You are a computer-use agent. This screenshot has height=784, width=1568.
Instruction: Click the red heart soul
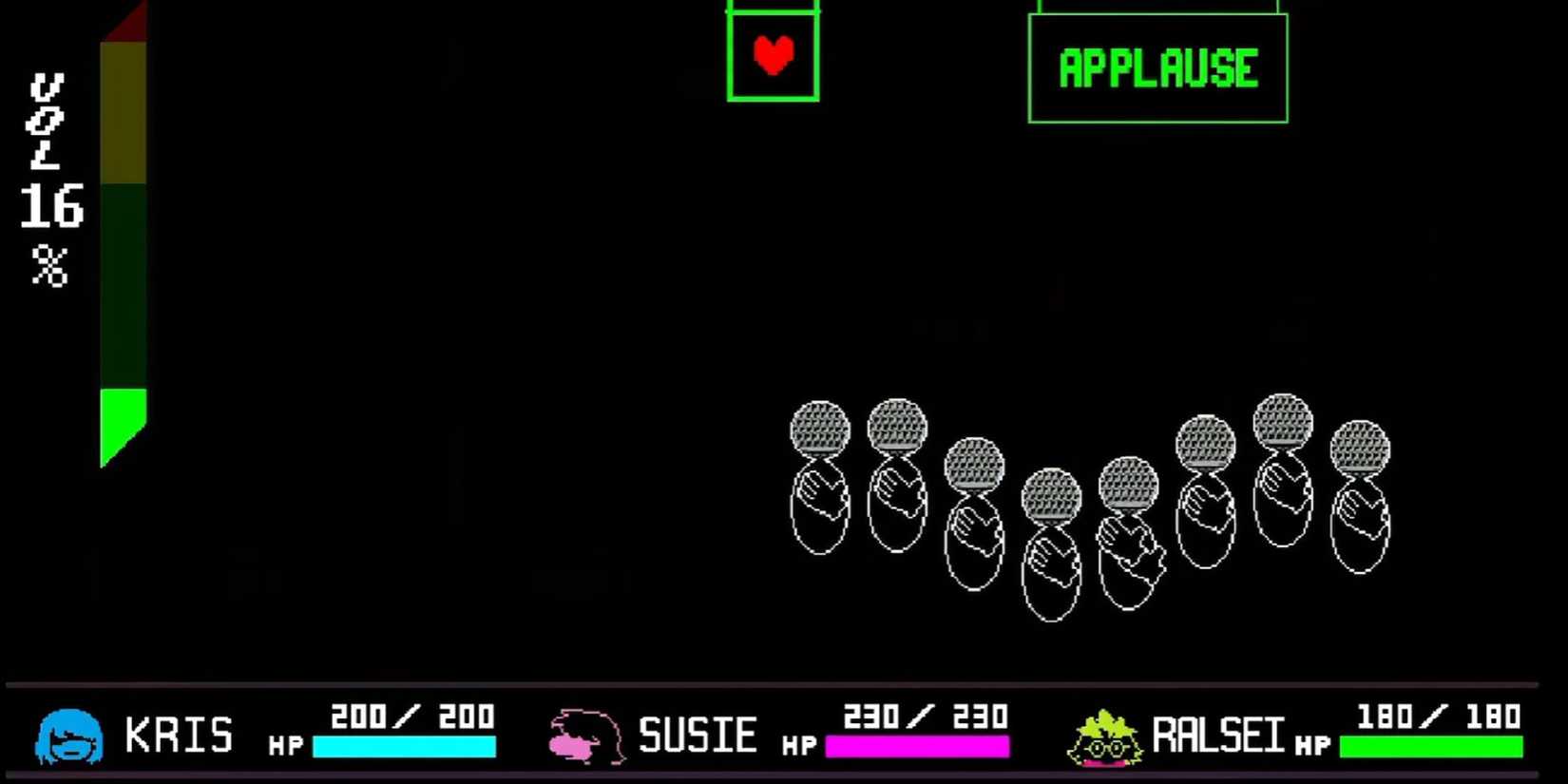pos(772,54)
